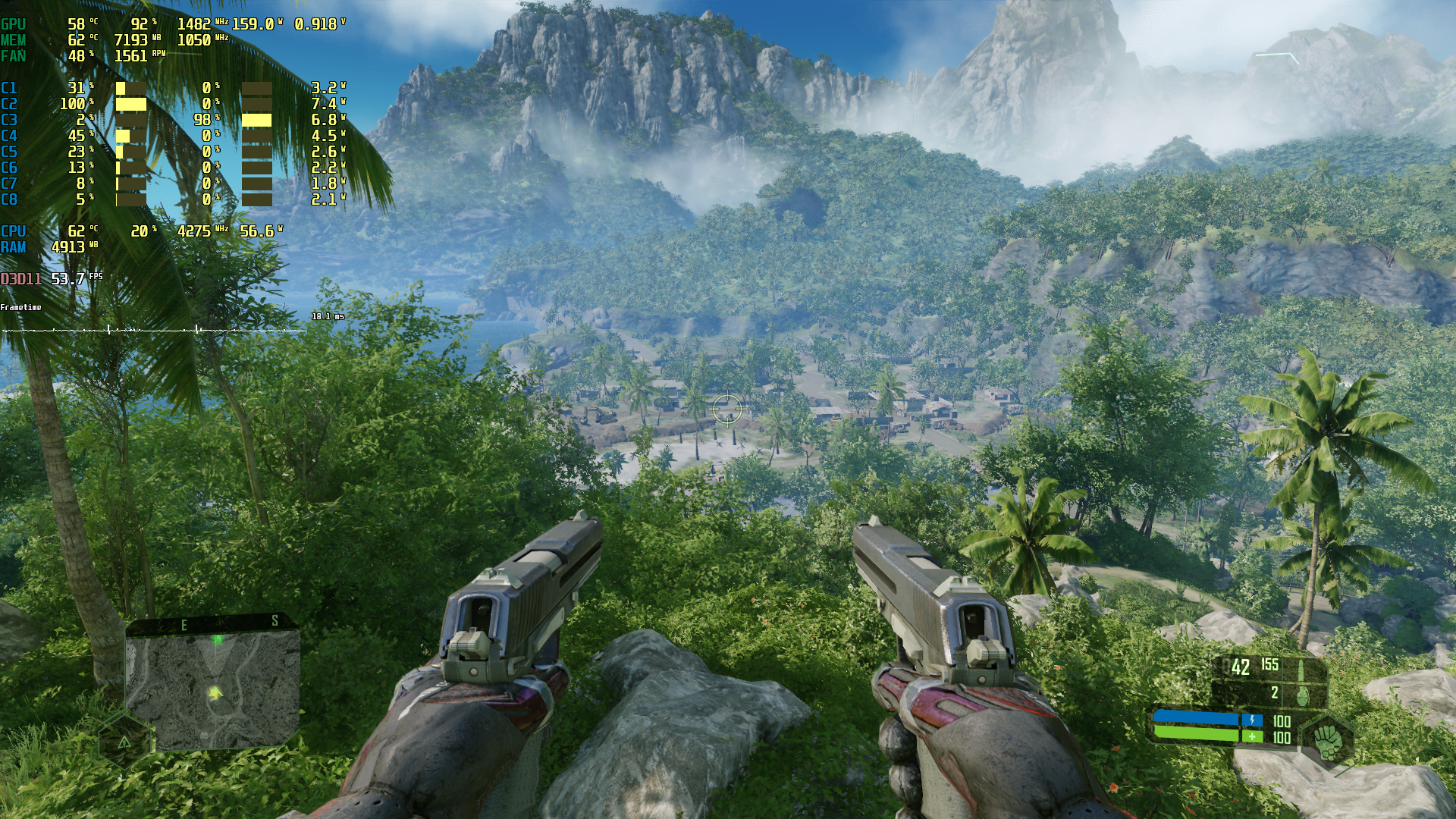Click the lightning bolt suit energy icon
Image resolution: width=1456 pixels, height=819 pixels.
1252,720
